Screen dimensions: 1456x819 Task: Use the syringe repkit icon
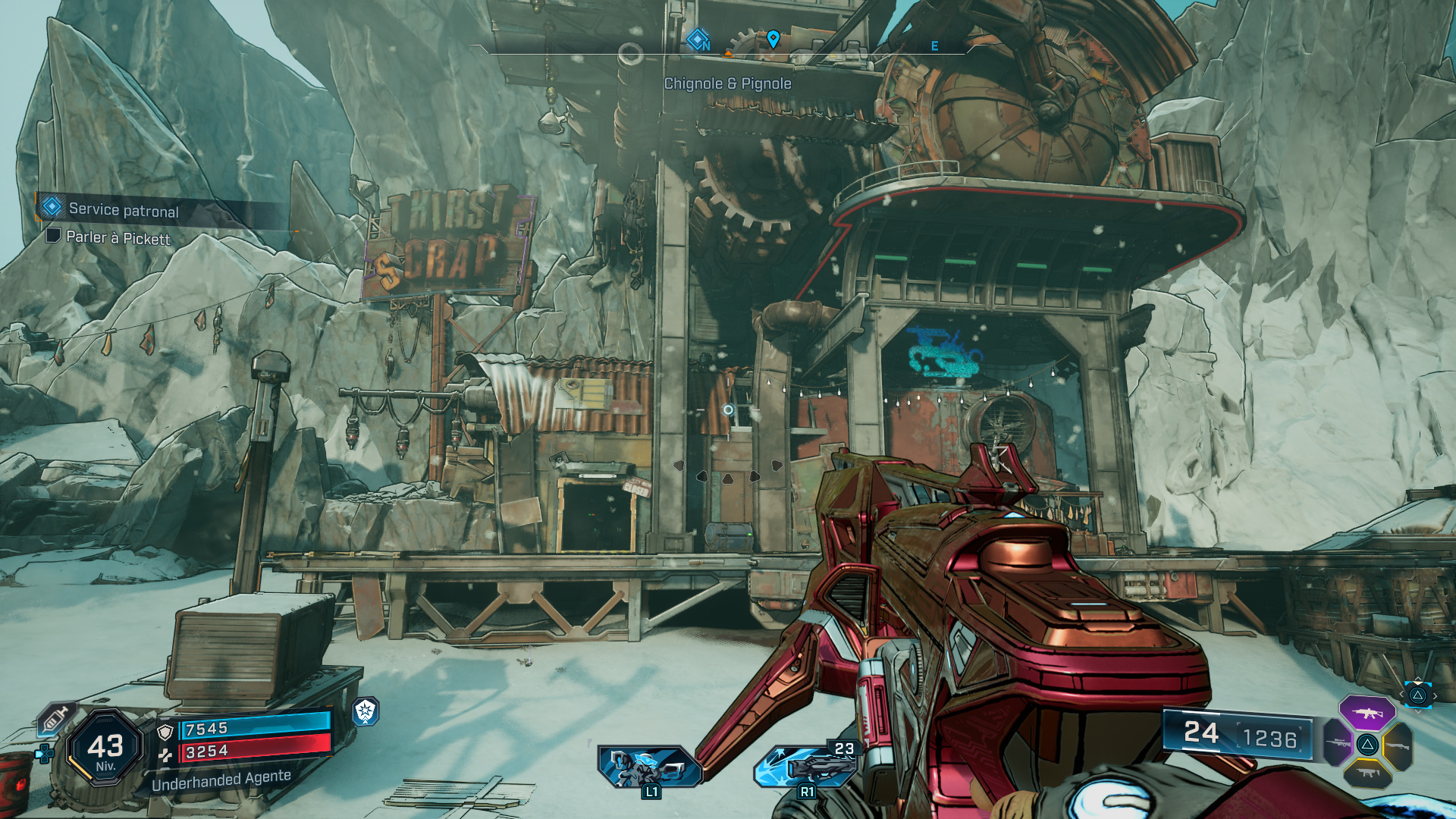click(x=56, y=718)
